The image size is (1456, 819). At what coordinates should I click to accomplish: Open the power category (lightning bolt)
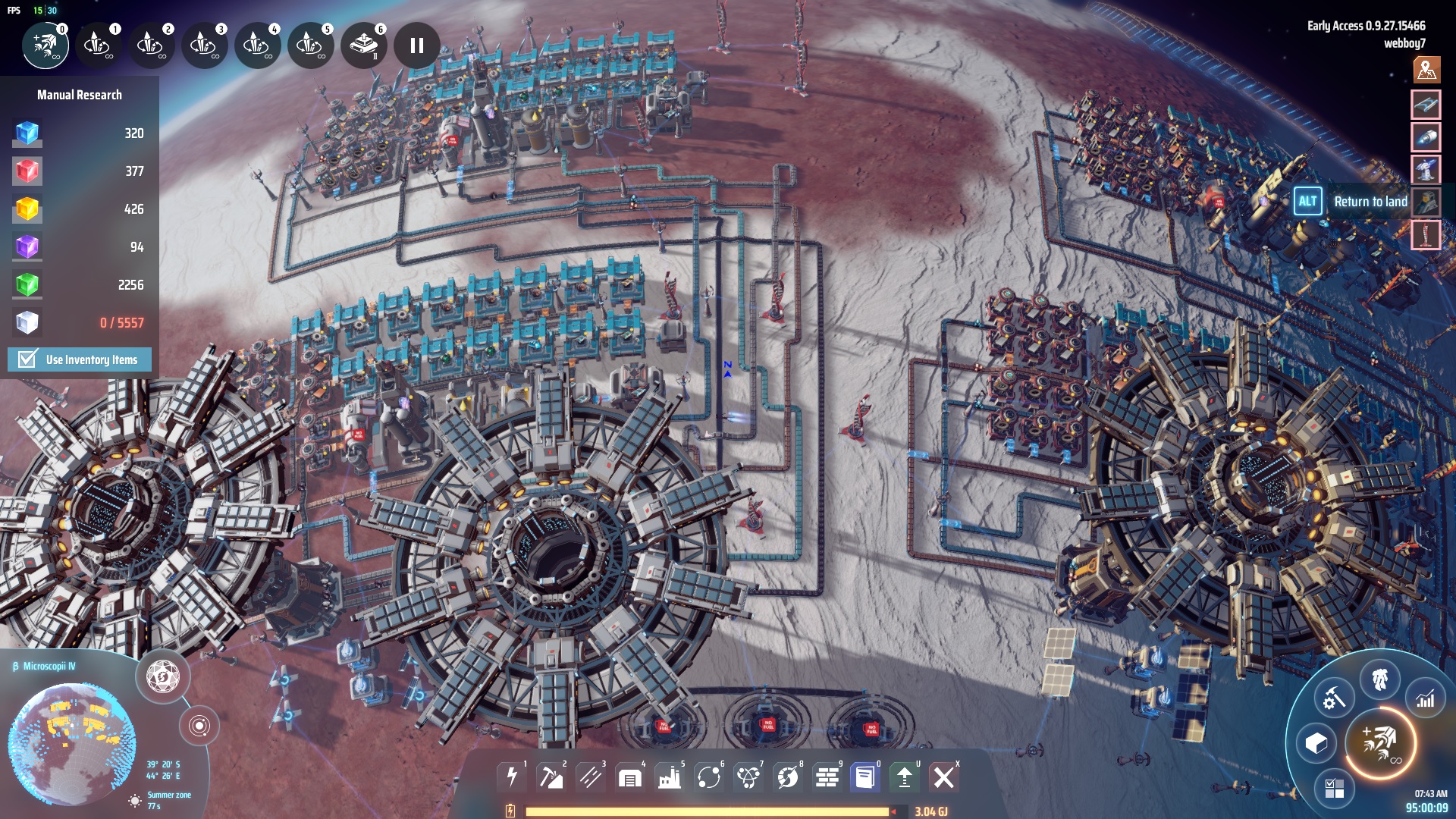(x=512, y=777)
